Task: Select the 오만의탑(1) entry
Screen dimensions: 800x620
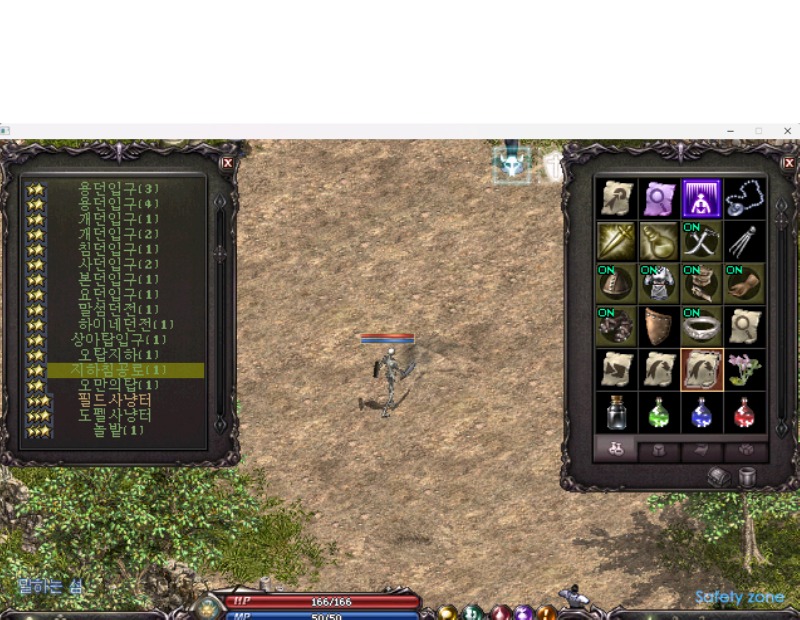Action: point(119,385)
